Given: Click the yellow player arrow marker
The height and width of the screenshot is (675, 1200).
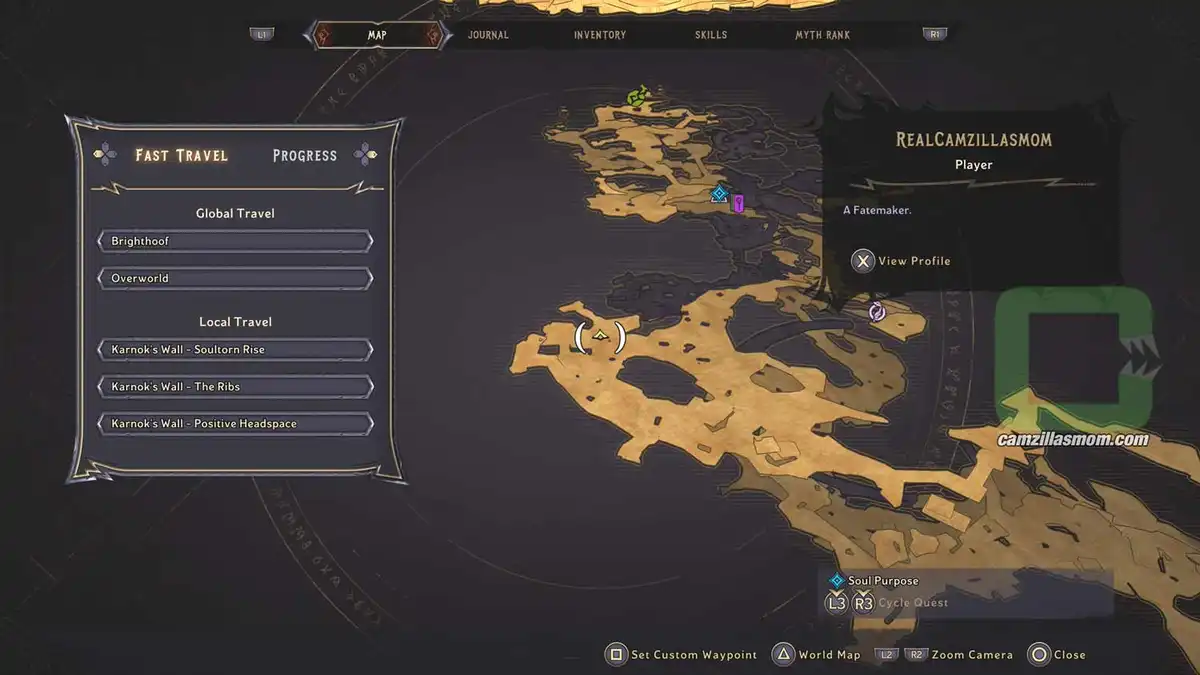Looking at the screenshot, I should (600, 336).
